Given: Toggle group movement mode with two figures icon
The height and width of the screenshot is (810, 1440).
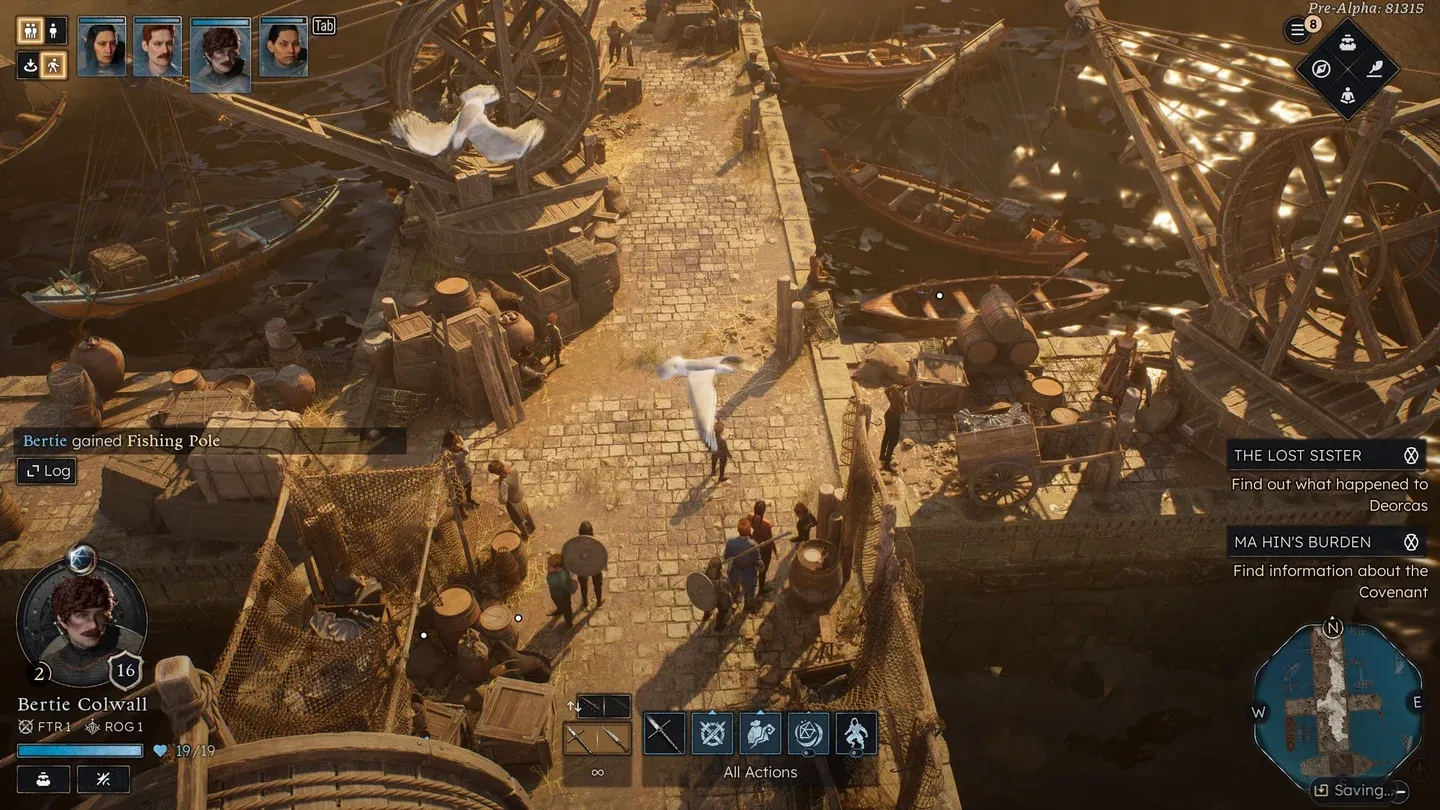Looking at the screenshot, I should (x=29, y=31).
